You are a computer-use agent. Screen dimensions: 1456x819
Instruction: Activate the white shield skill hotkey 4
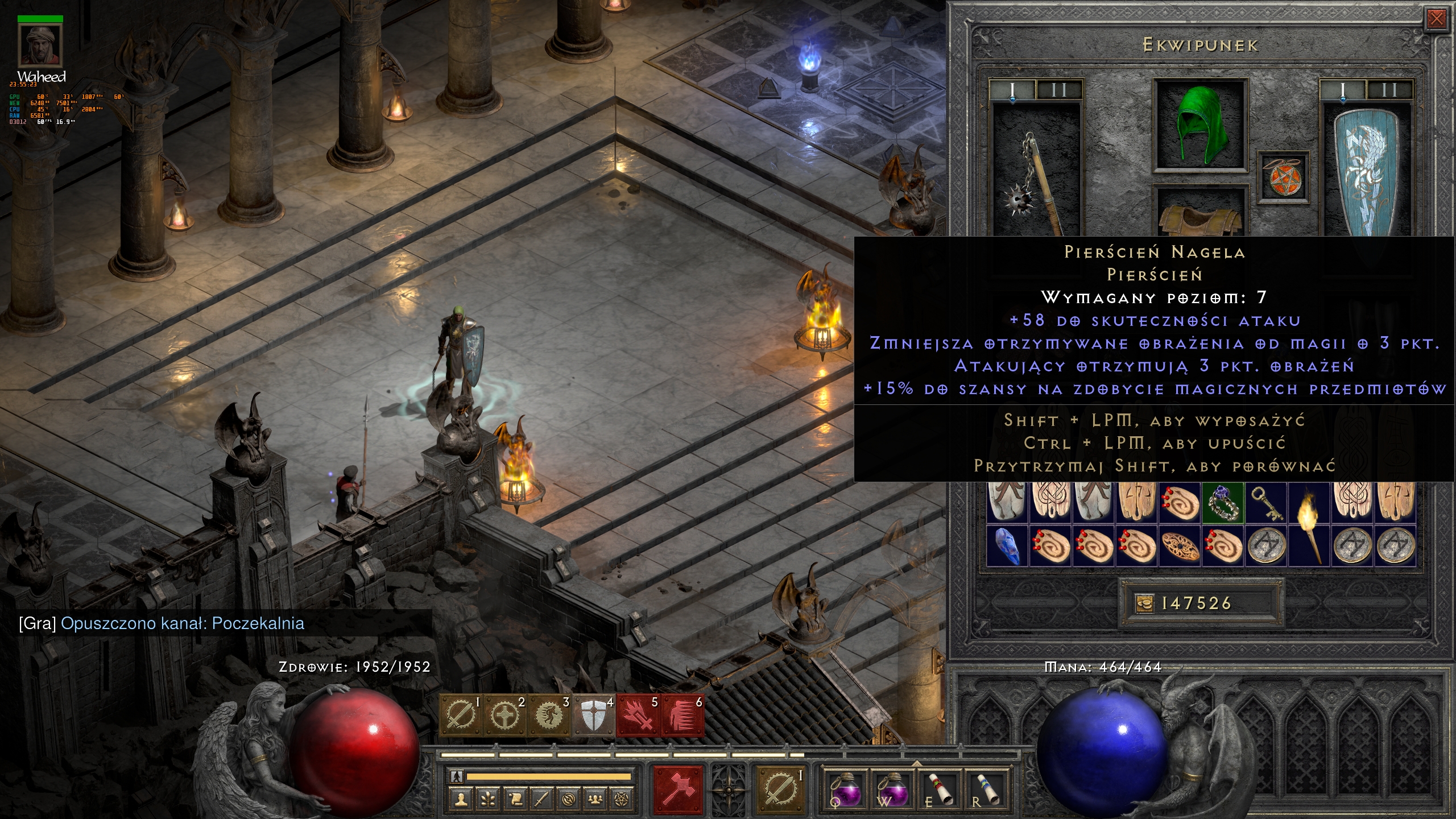[x=593, y=715]
